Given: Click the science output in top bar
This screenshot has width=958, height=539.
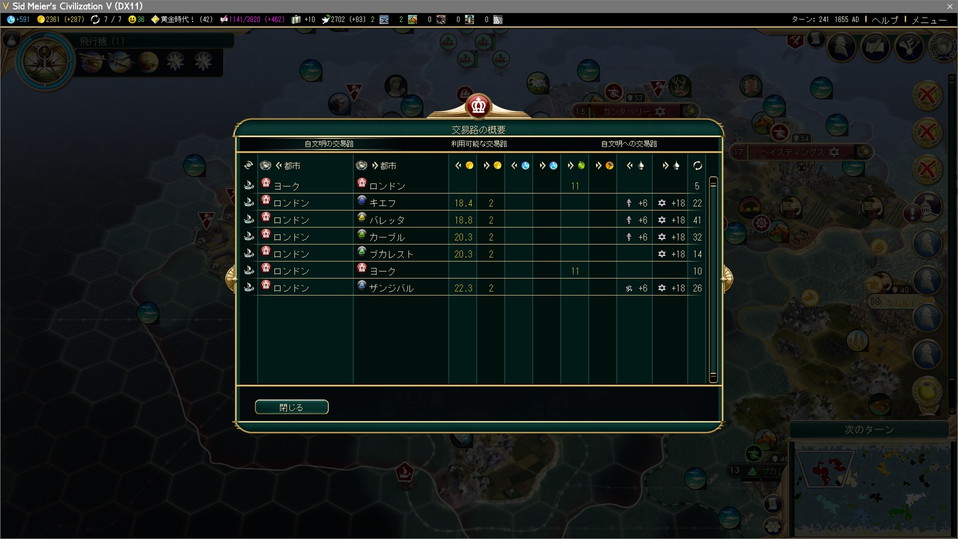Looking at the screenshot, I should click(19, 19).
